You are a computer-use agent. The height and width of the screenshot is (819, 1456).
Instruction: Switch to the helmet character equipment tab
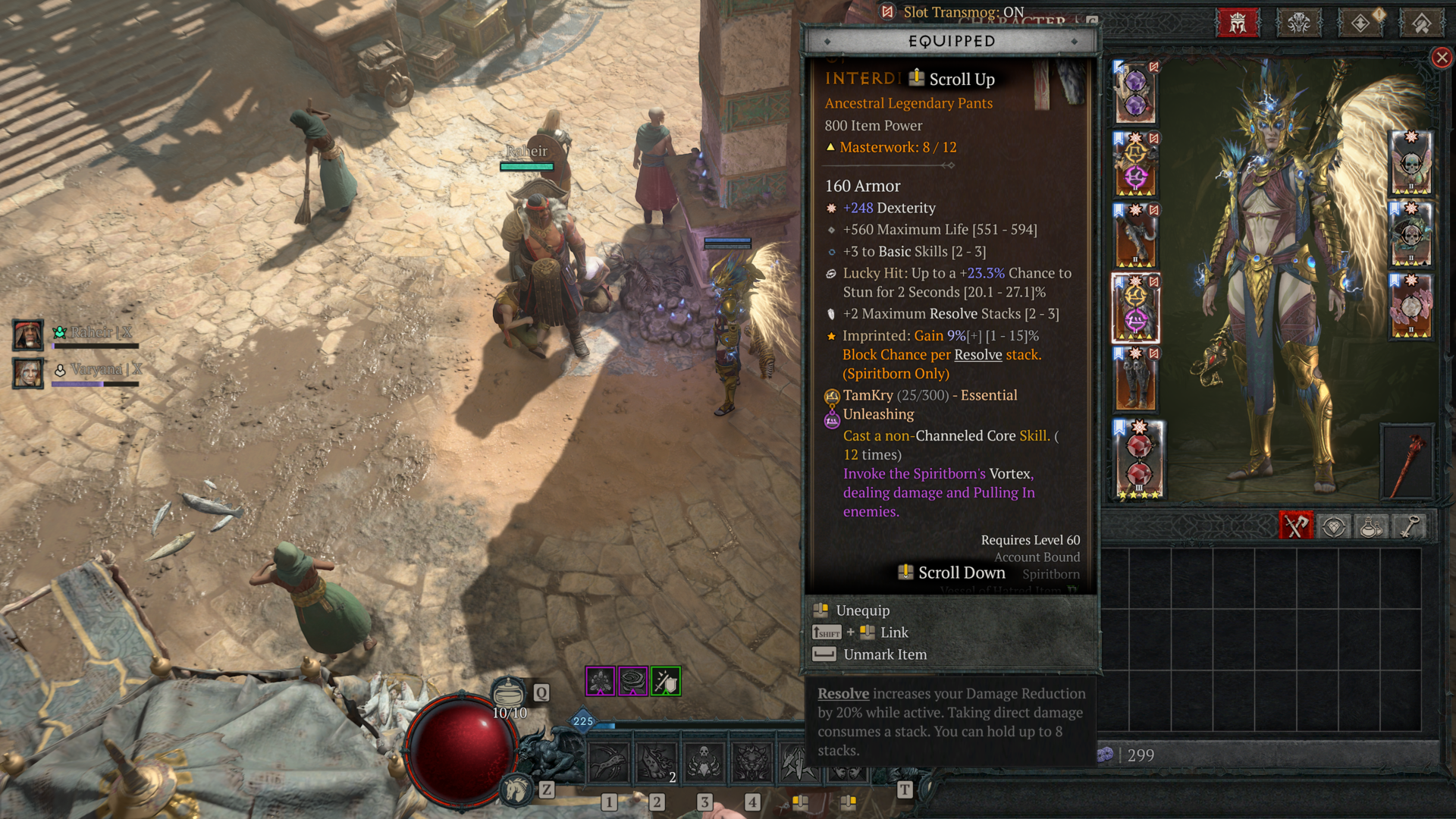click(1238, 24)
